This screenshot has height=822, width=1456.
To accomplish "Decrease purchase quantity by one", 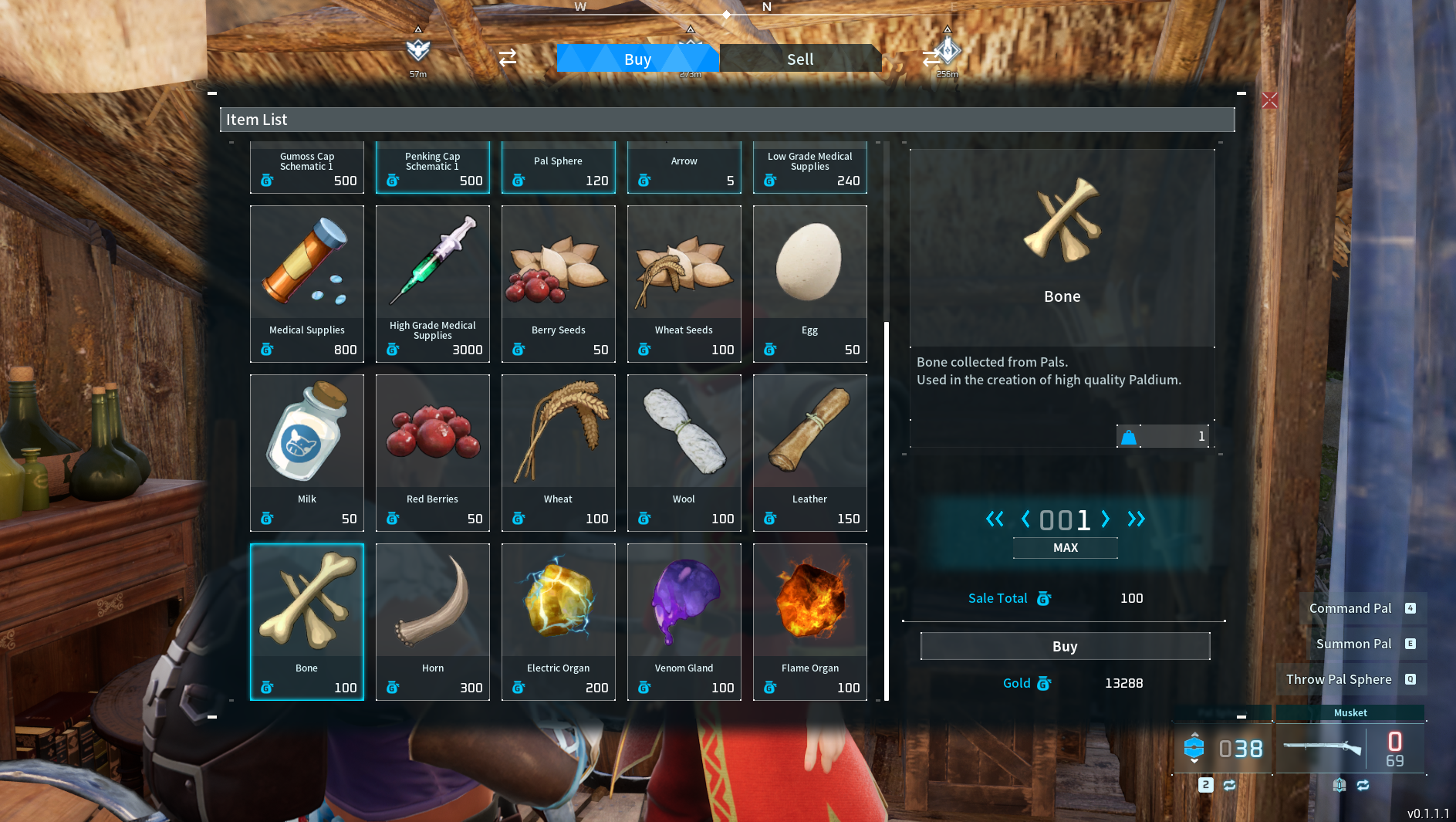I will click(x=1025, y=519).
